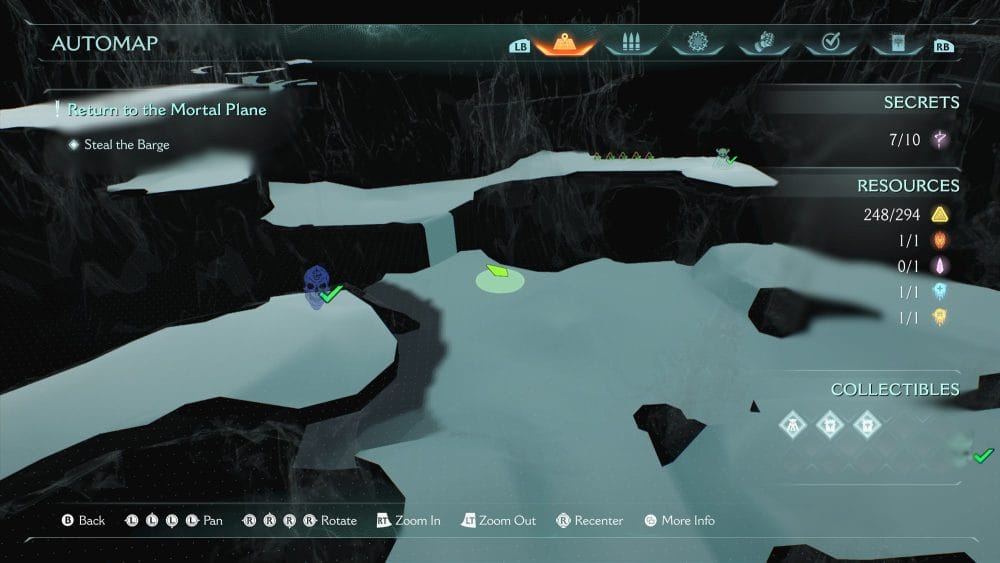Switch to the clenched fist tab
This screenshot has width=1000, height=563.
(763, 44)
